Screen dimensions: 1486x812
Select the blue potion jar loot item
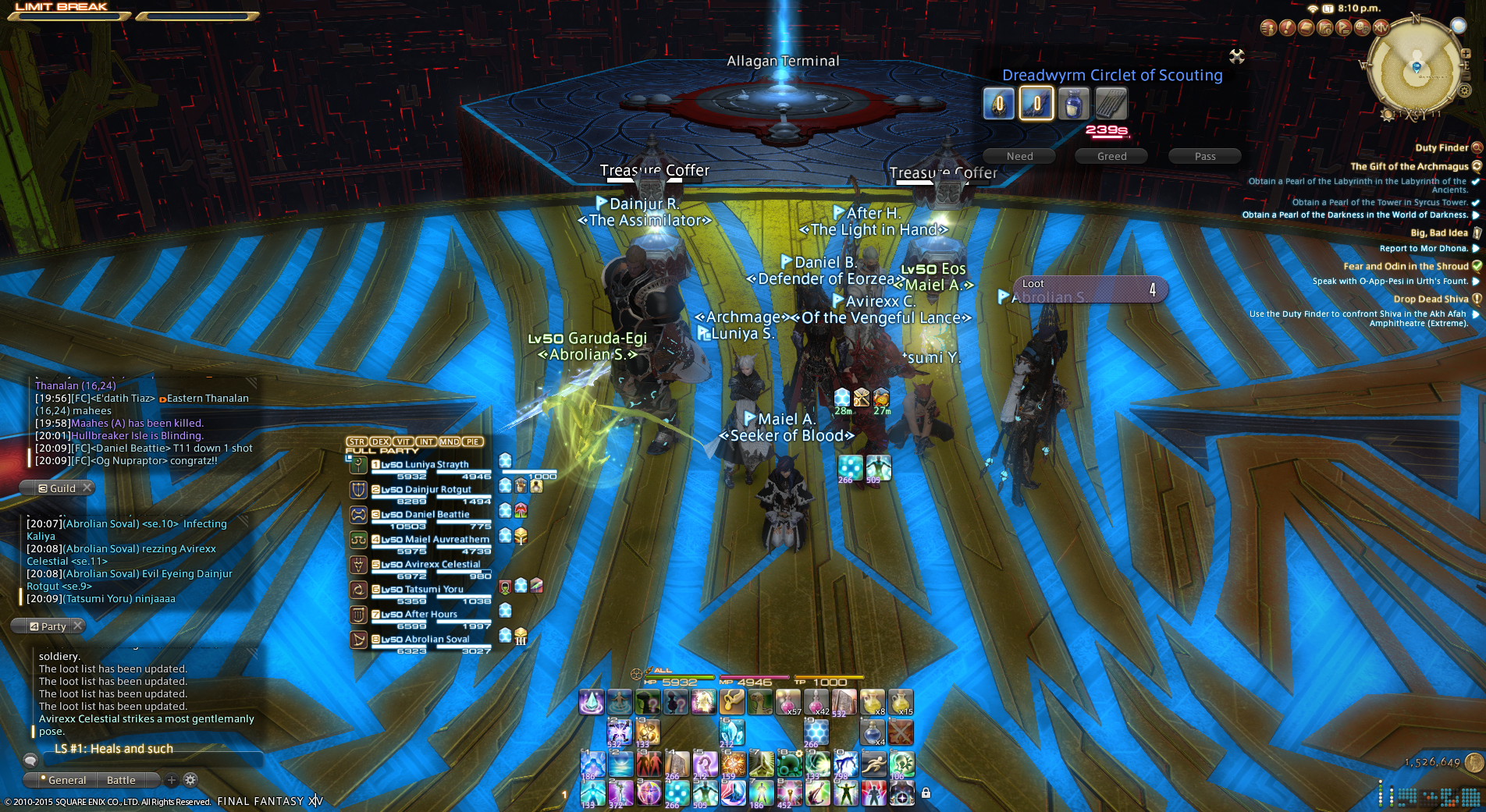pos(1073,104)
